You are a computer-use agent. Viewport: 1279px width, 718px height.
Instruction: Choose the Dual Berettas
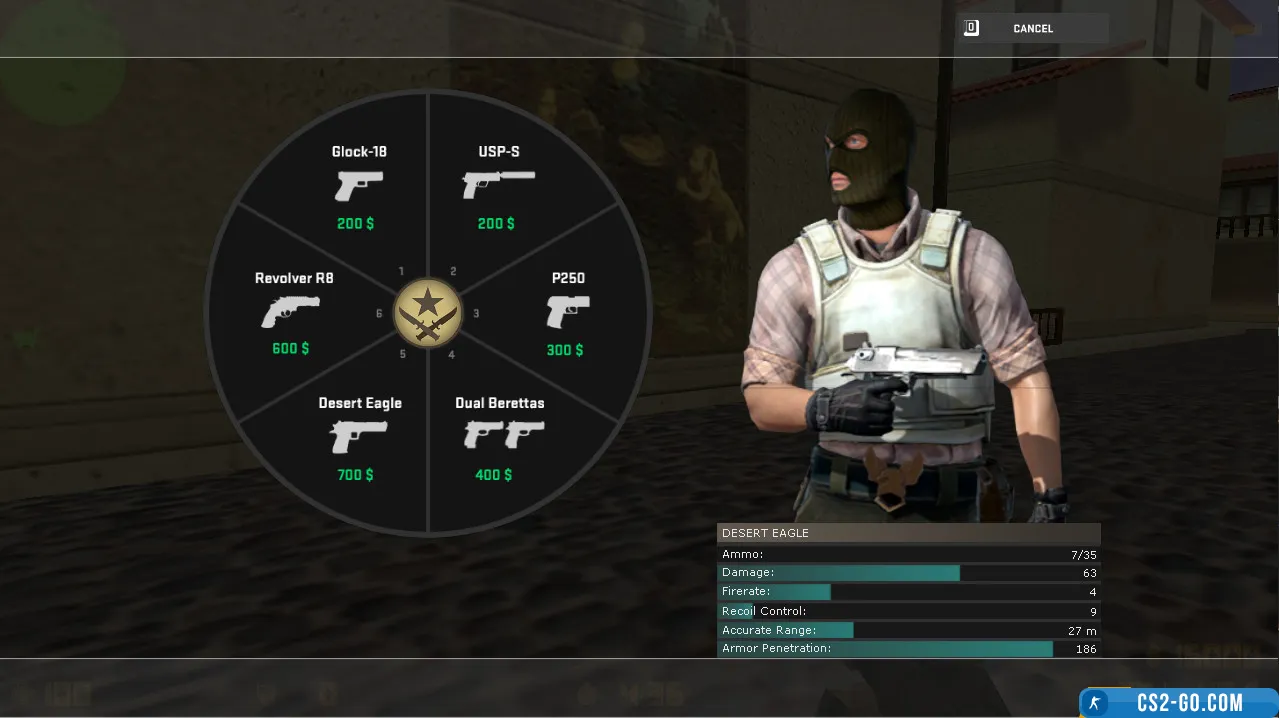point(500,438)
